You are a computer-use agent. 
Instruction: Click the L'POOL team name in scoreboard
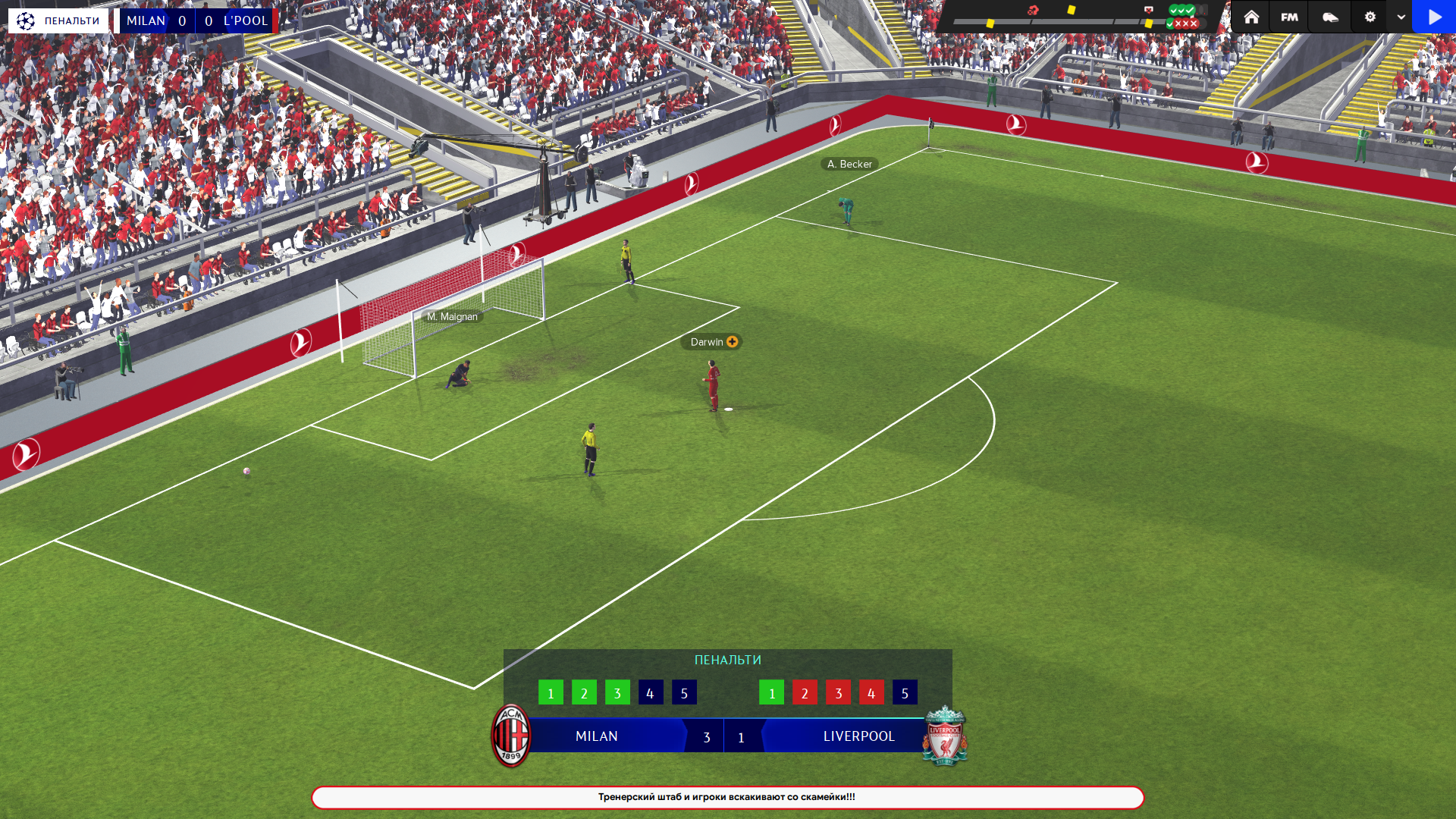click(246, 20)
